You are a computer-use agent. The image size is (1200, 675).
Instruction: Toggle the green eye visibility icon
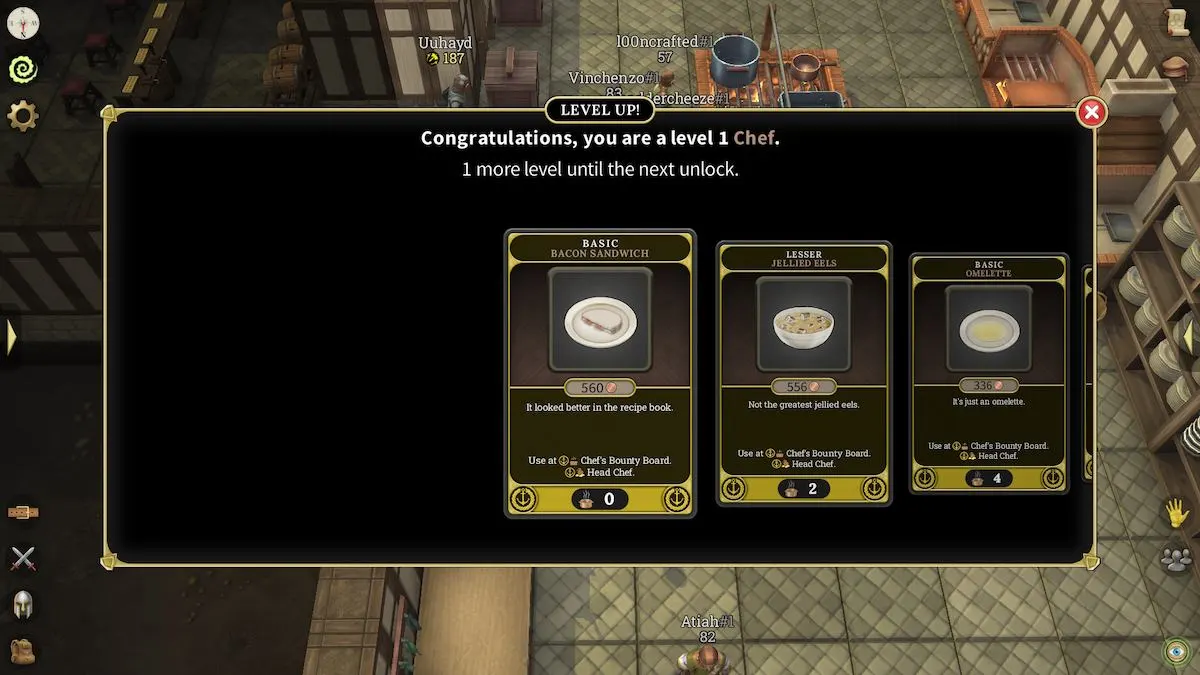click(1177, 651)
